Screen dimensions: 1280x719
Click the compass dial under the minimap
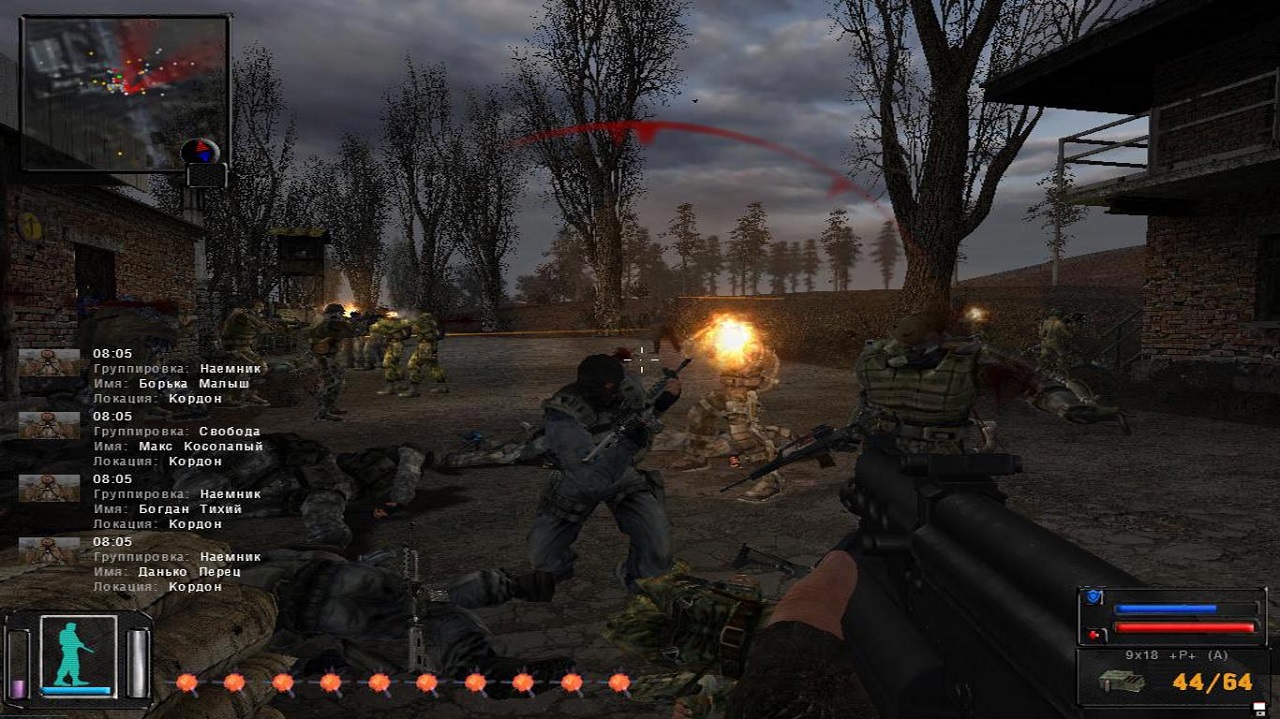pyautogui.click(x=201, y=152)
